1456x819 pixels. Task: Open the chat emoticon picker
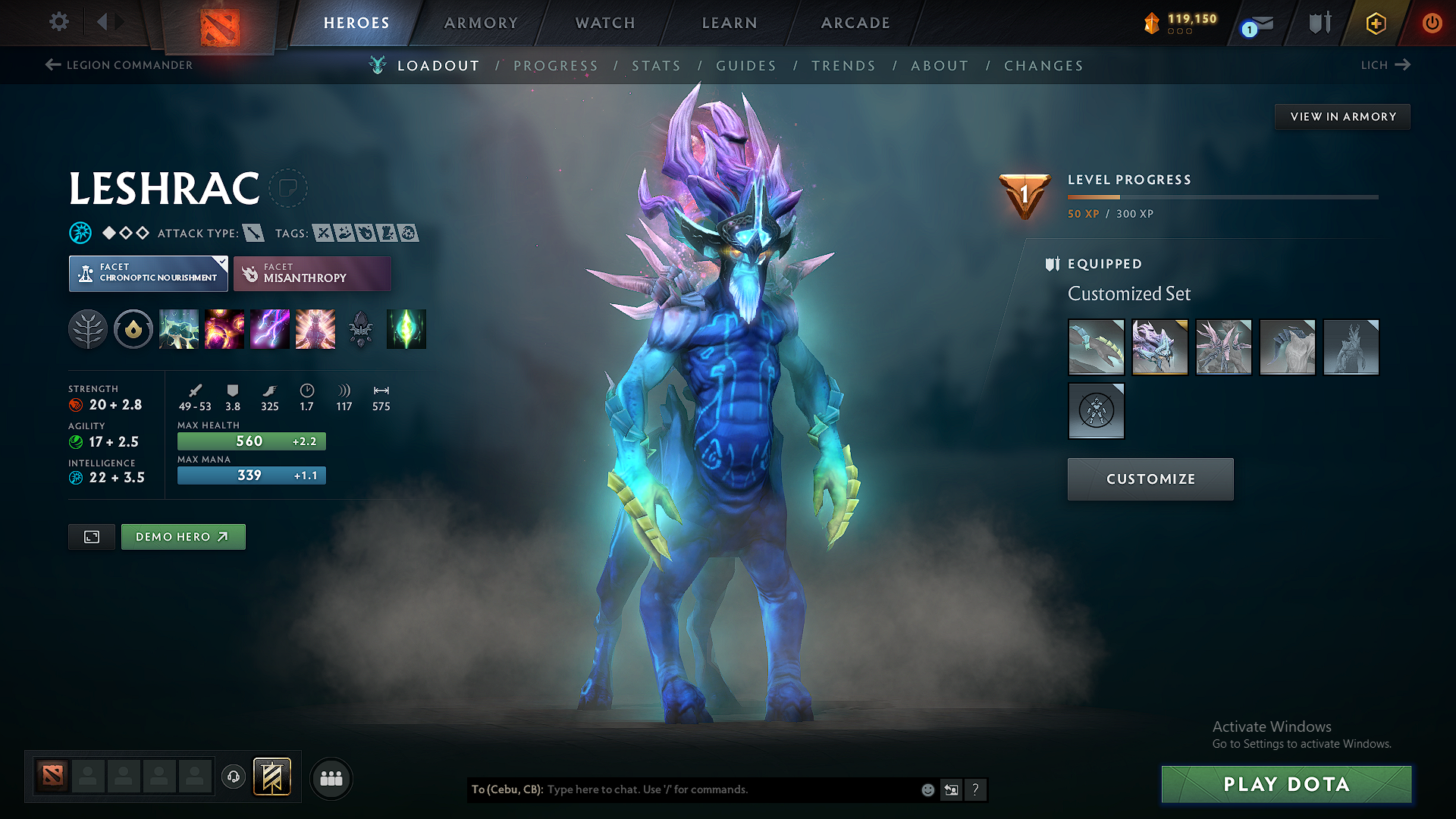coord(927,789)
